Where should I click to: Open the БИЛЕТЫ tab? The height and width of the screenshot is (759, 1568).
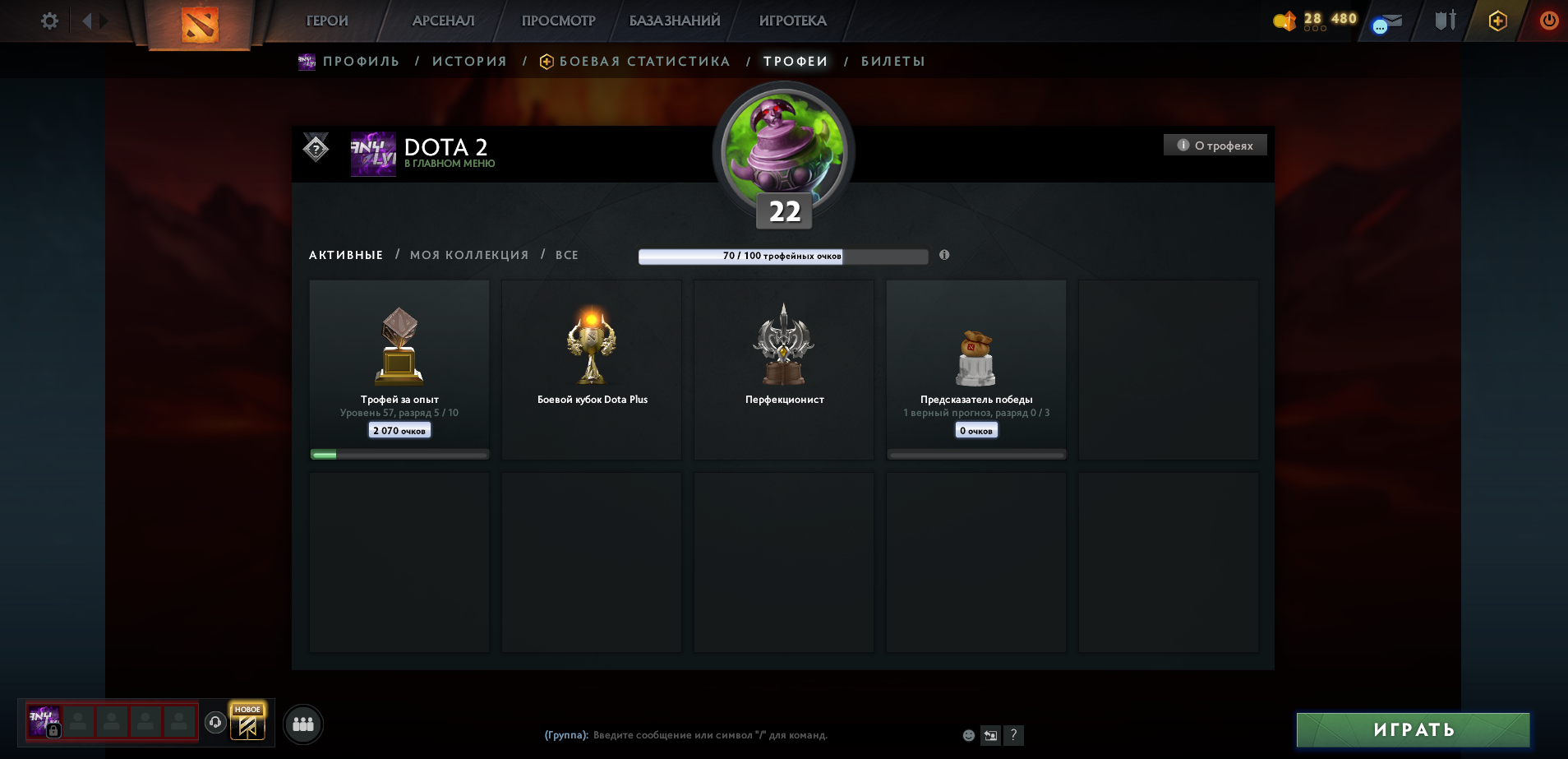[892, 61]
